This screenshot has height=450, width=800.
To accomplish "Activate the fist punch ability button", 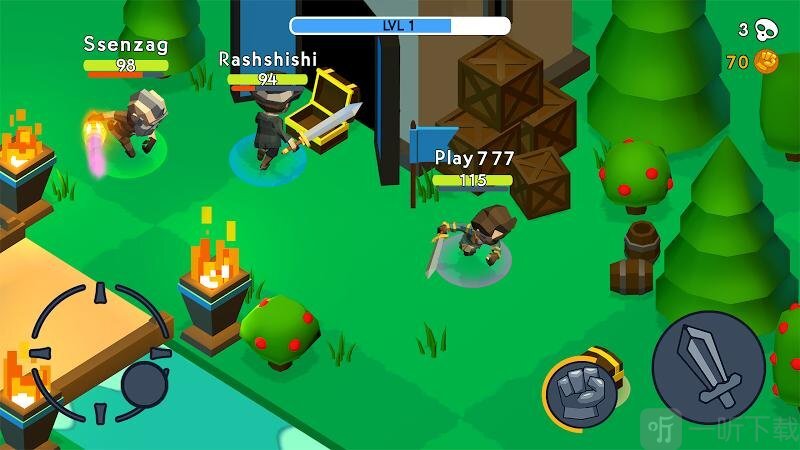I will [x=580, y=391].
